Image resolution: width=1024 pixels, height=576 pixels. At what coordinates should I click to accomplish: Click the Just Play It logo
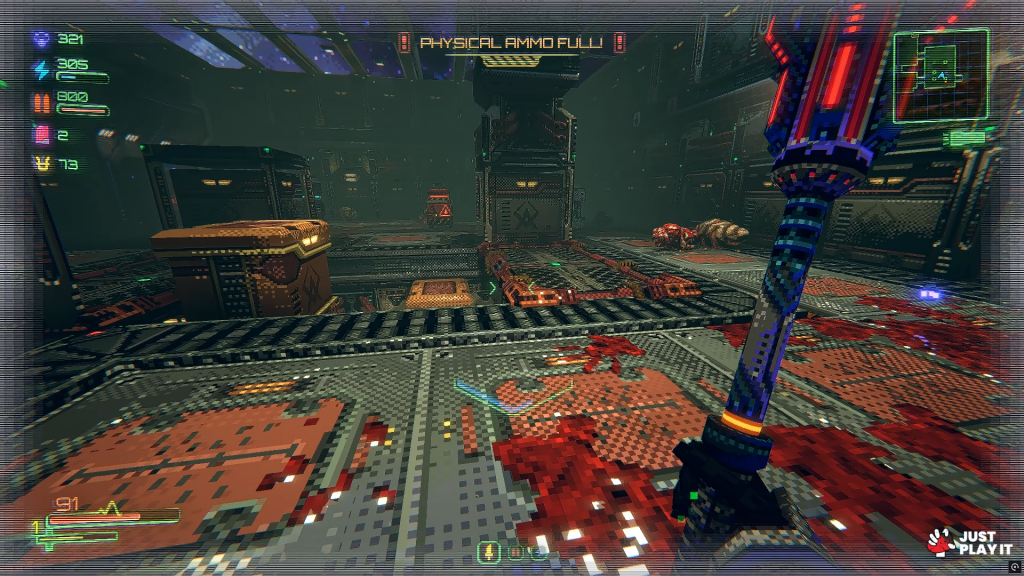coord(963,542)
